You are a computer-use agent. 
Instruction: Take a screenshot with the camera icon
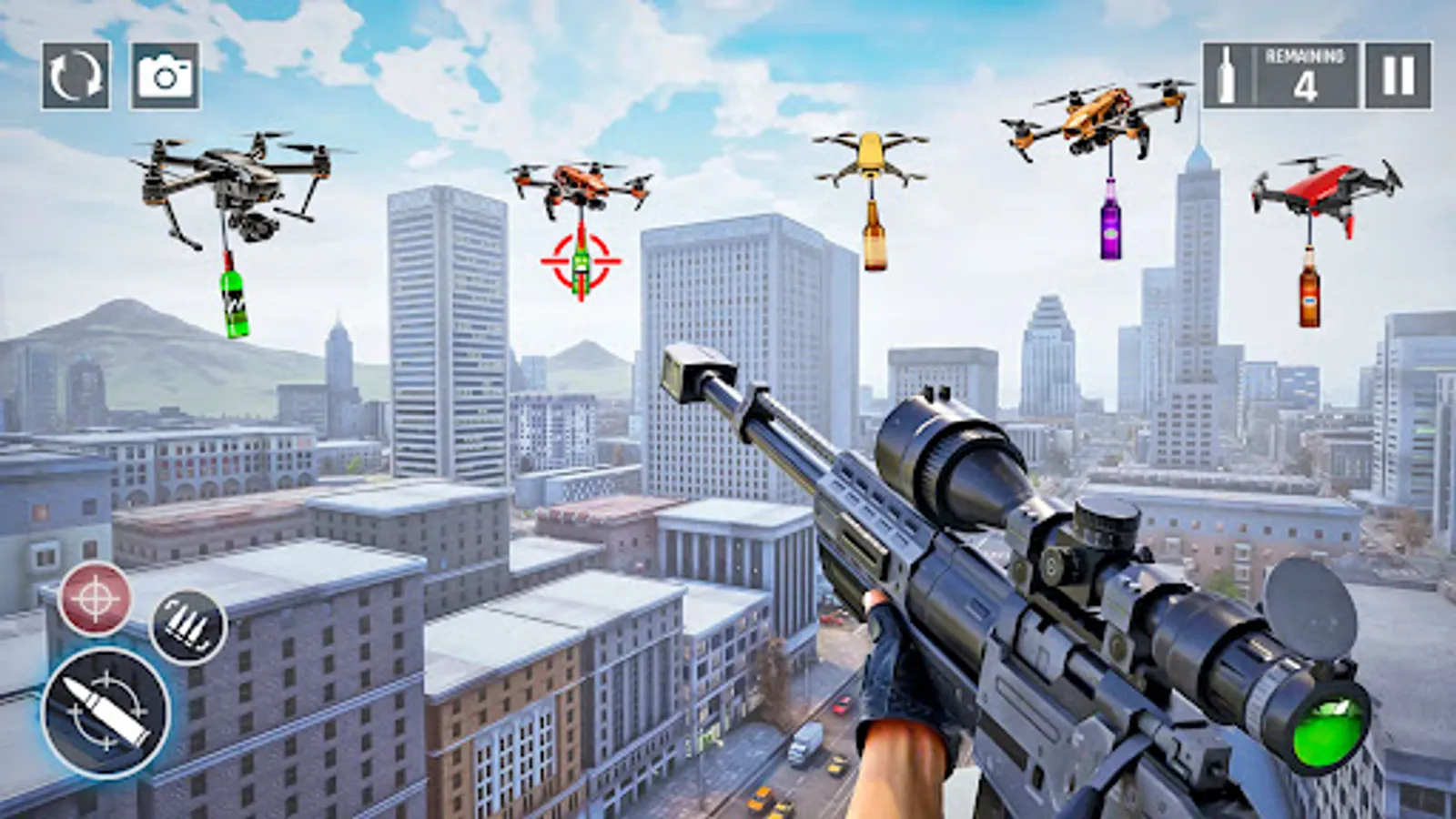[x=164, y=76]
